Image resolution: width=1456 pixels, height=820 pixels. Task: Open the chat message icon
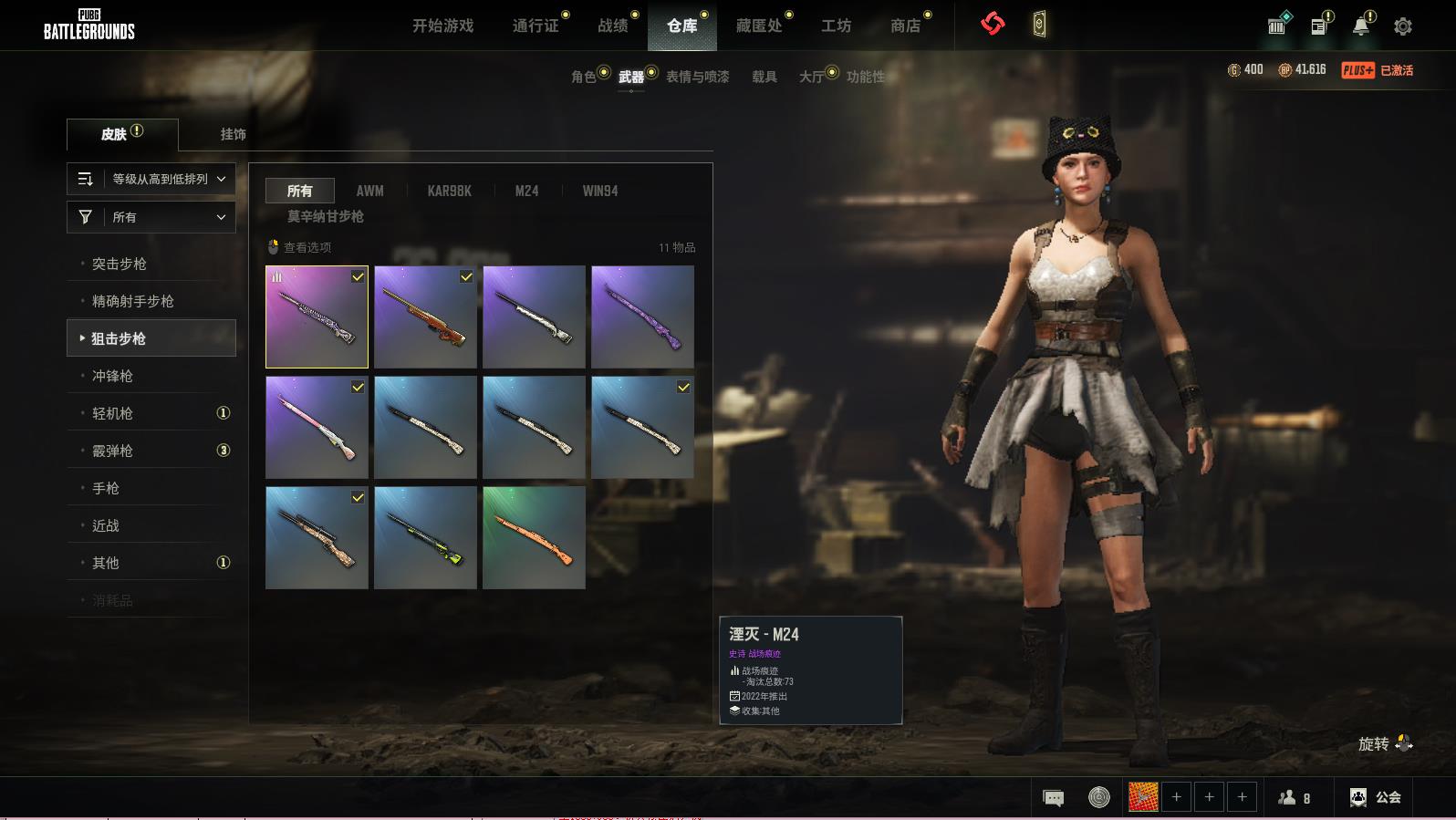tap(1053, 798)
